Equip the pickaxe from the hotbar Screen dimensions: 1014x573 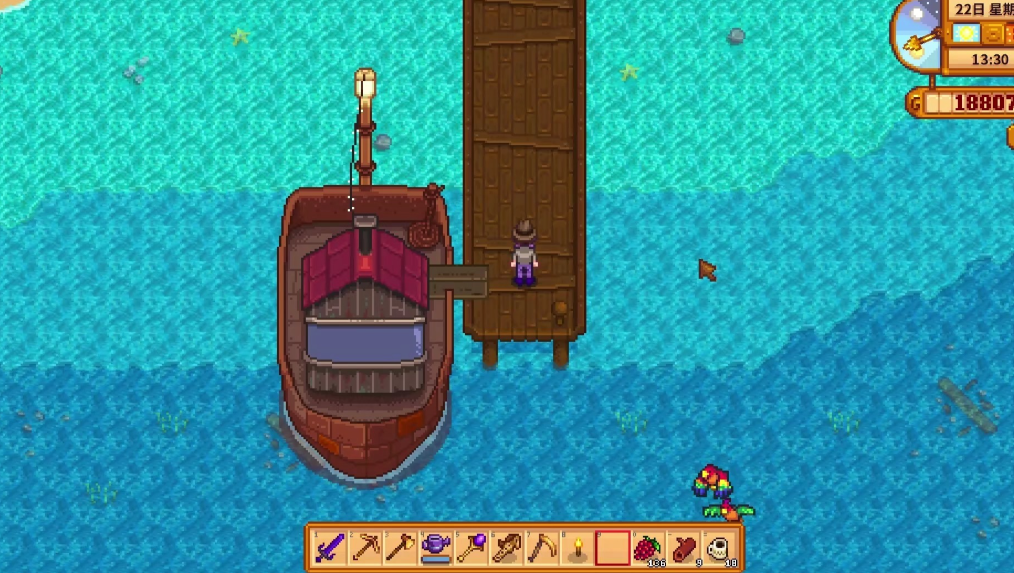tap(365, 548)
